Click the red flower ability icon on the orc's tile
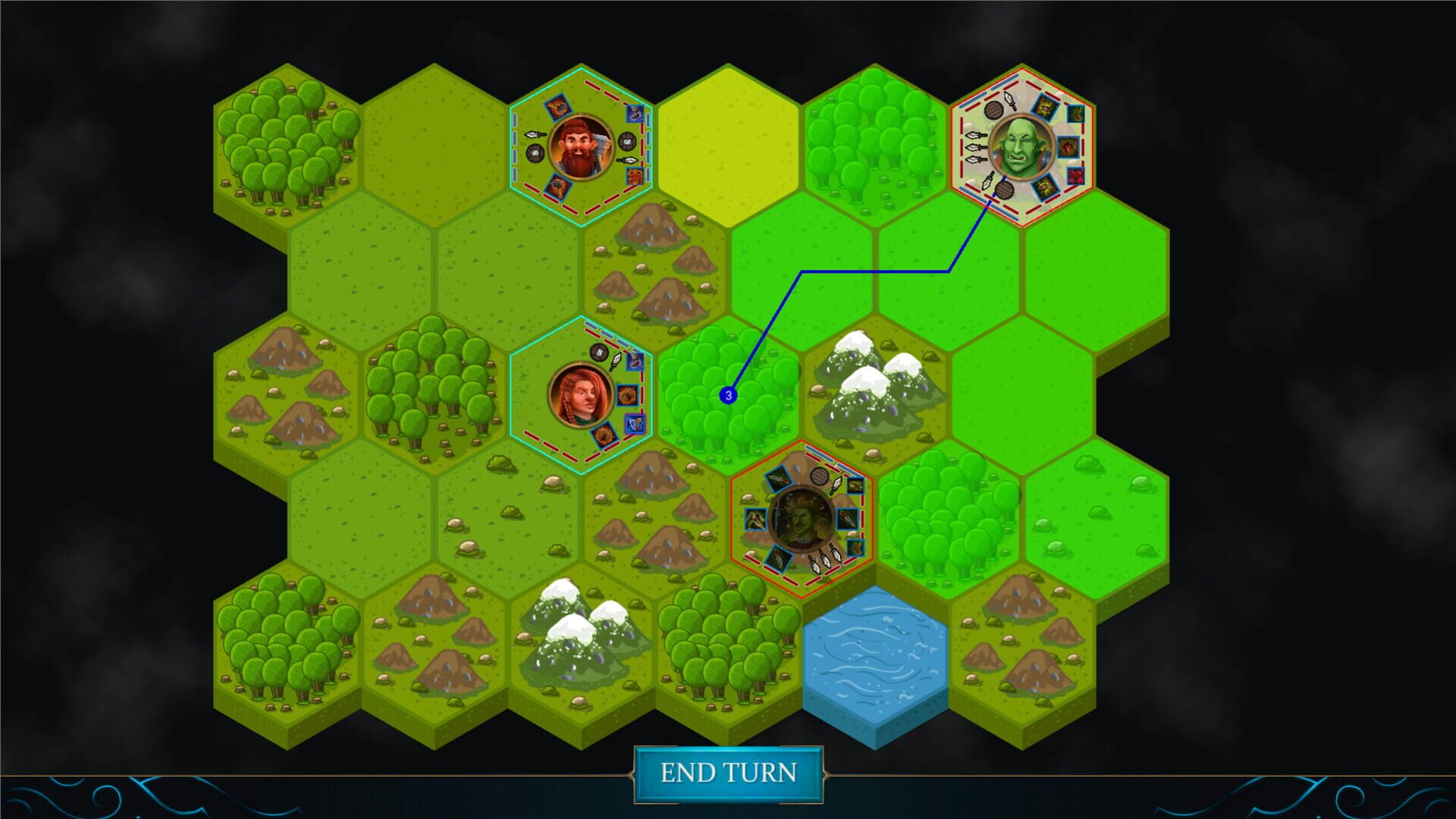This screenshot has height=819, width=1456. point(1076,177)
